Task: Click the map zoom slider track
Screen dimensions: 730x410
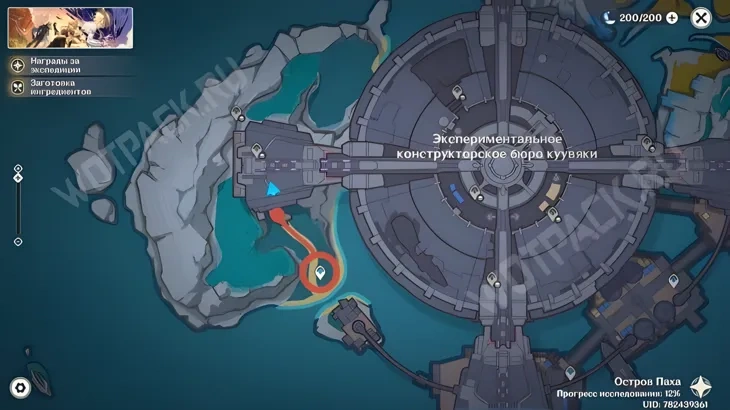Action: pyautogui.click(x=18, y=210)
